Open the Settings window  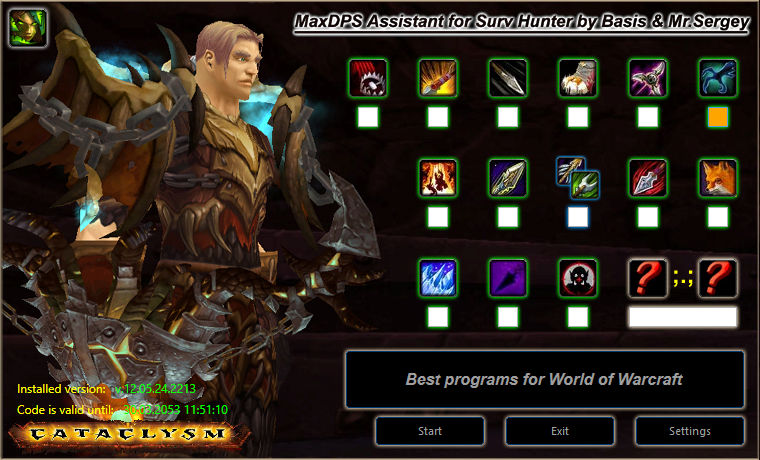[x=690, y=431]
